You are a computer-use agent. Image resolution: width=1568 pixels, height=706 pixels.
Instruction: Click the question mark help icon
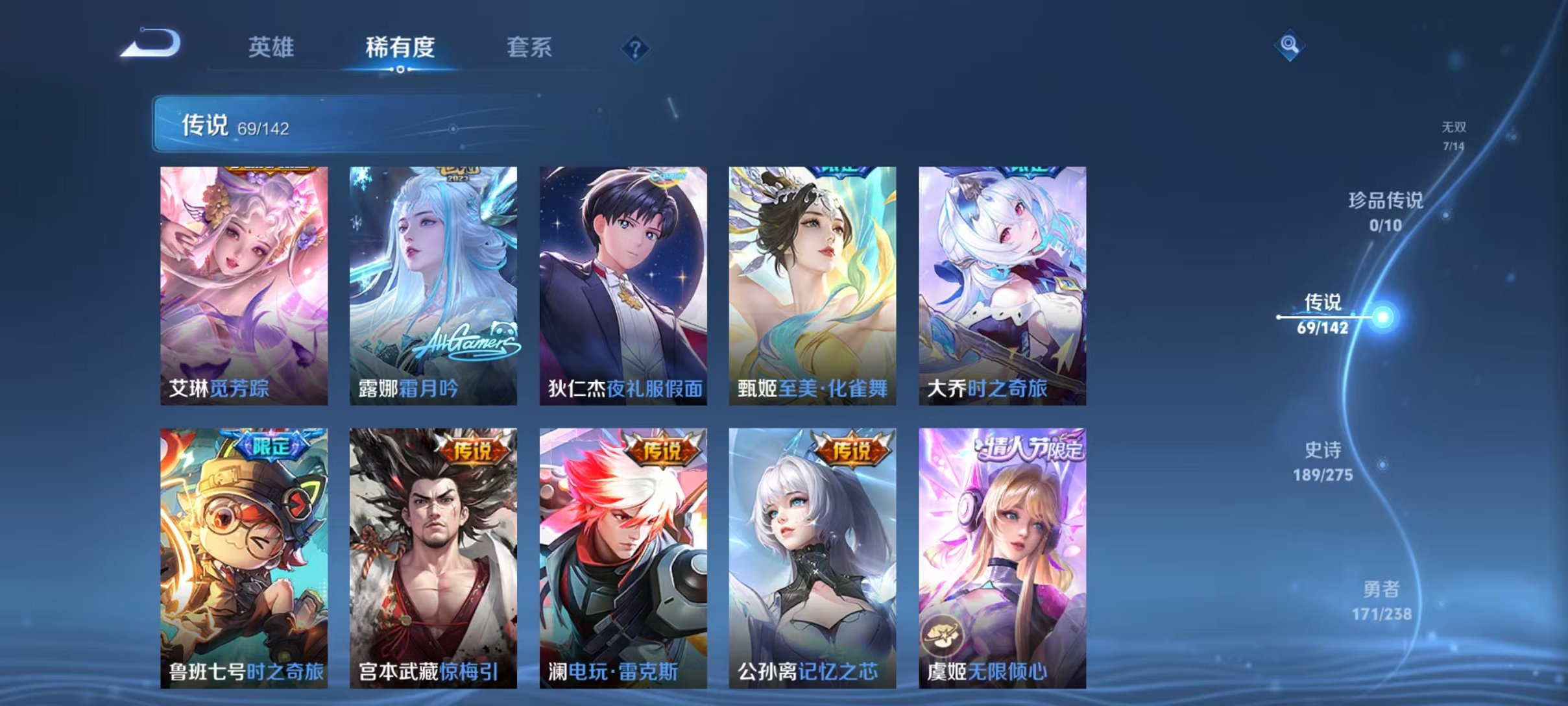pyautogui.click(x=636, y=49)
